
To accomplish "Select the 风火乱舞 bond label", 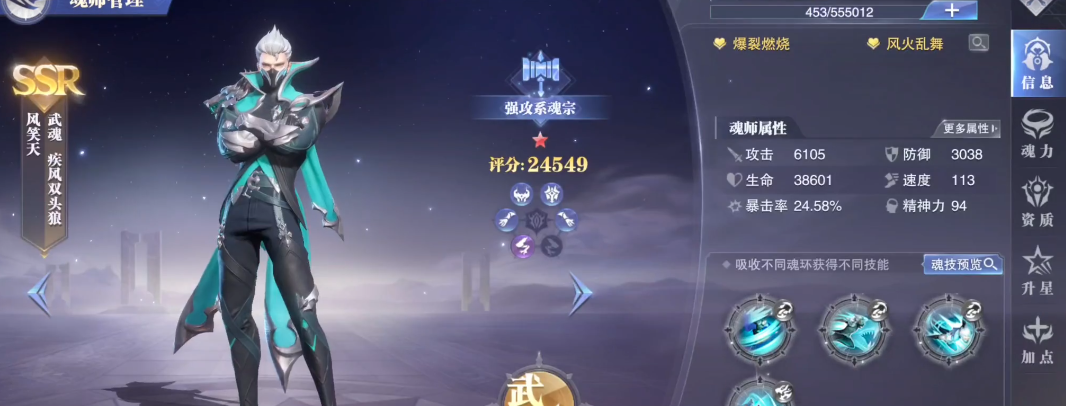I will tap(914, 44).
